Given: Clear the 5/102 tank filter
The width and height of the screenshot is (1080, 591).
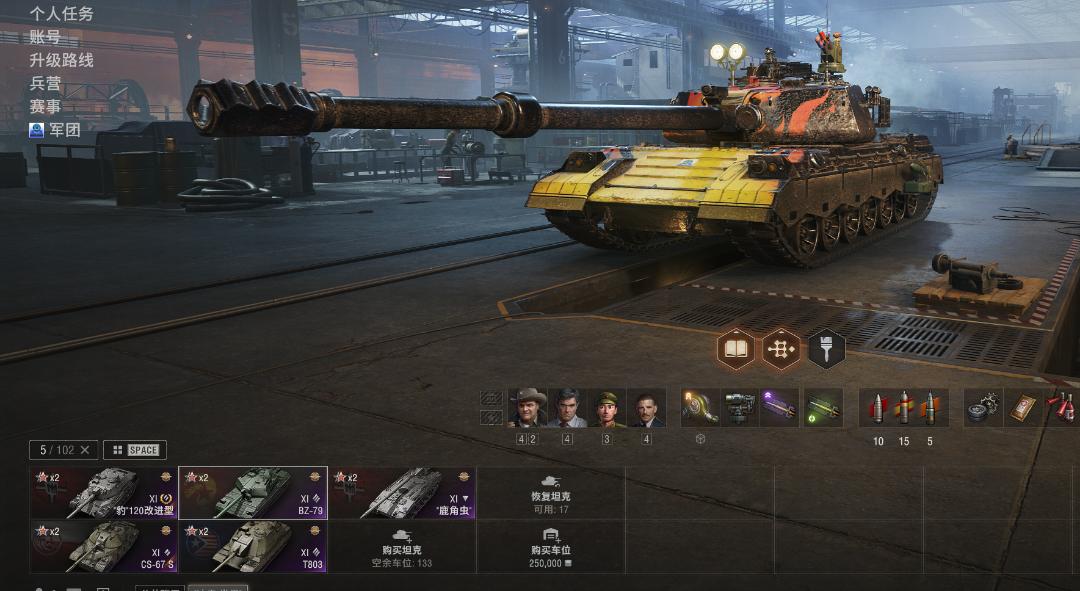Looking at the screenshot, I should [x=85, y=450].
